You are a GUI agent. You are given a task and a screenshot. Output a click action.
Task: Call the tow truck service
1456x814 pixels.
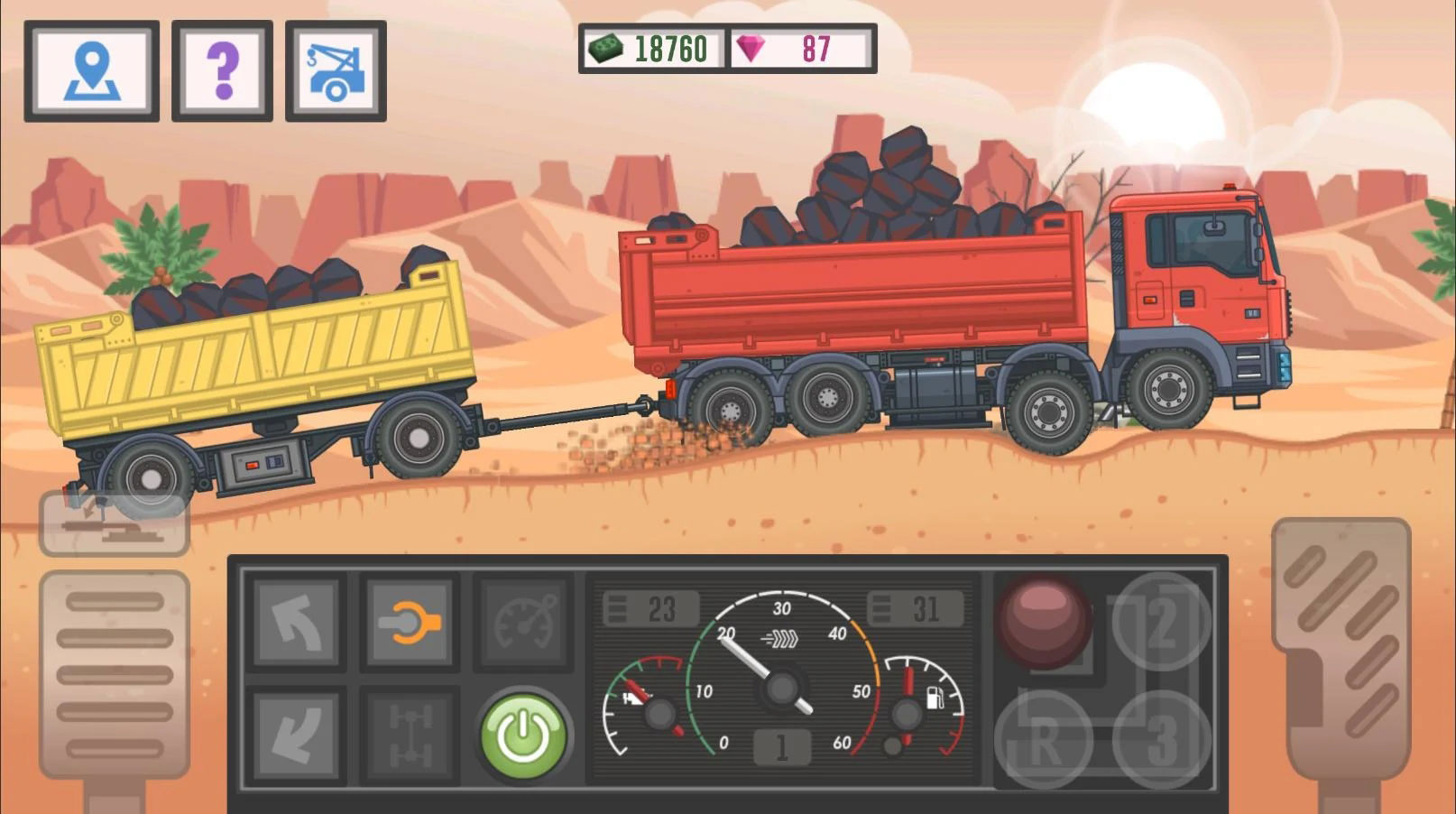coord(336,71)
